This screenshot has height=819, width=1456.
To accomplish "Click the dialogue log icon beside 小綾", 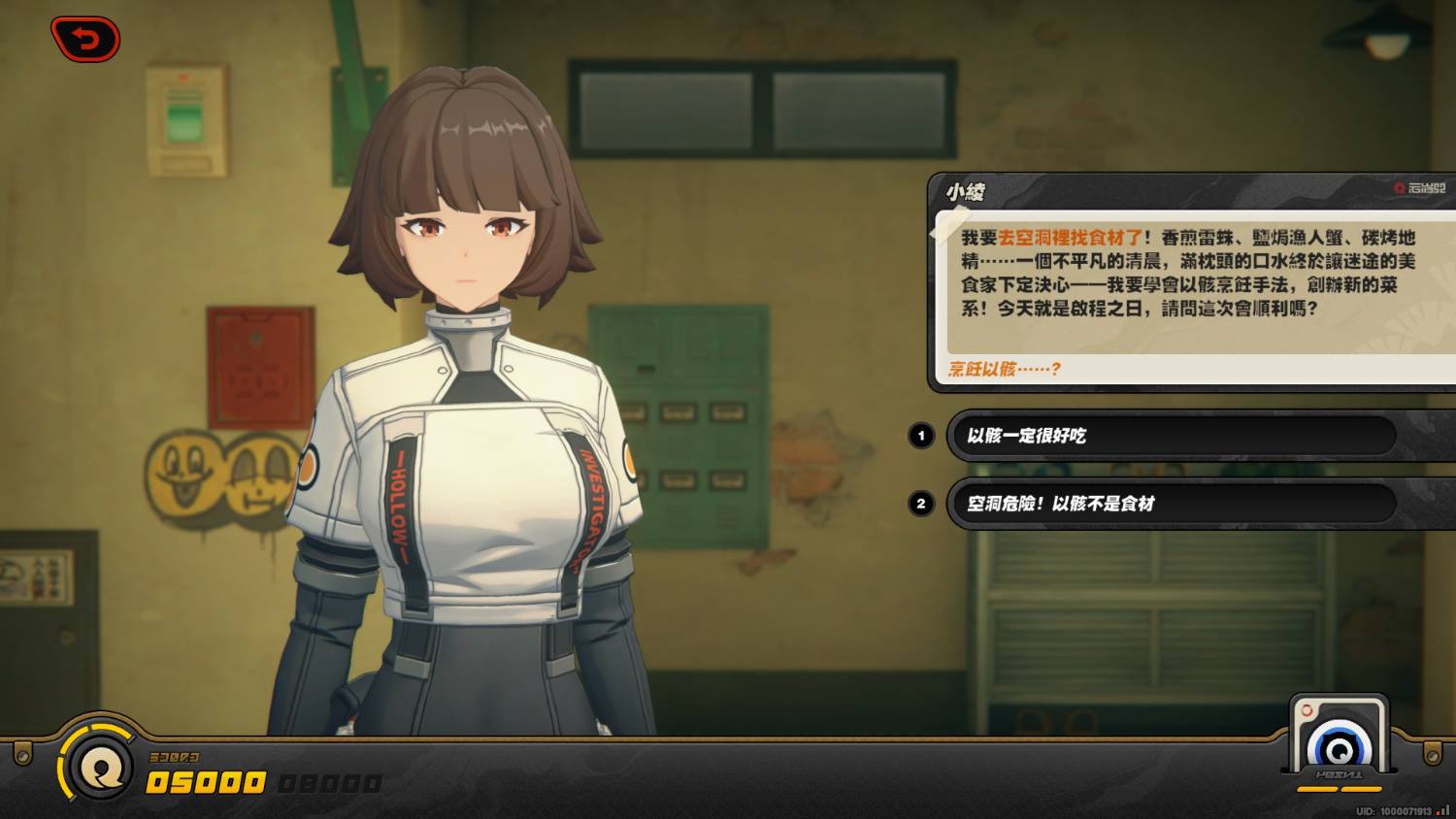I will (x=1420, y=188).
